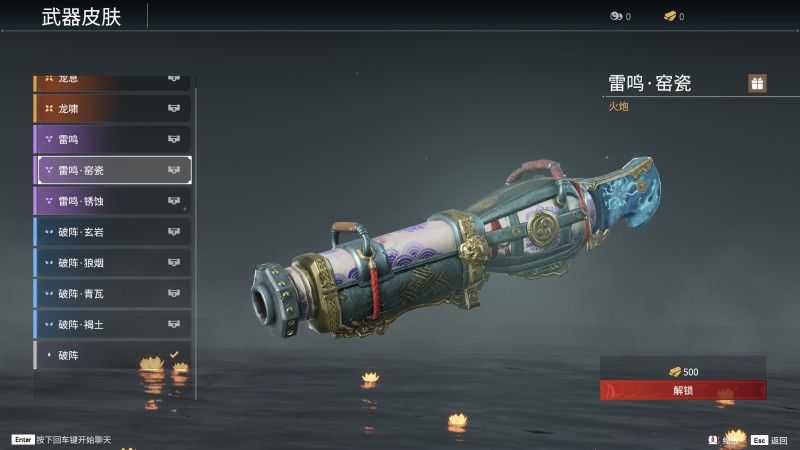Select the 龙啸 weapon skin
This screenshot has width=800, height=450.
point(112,108)
